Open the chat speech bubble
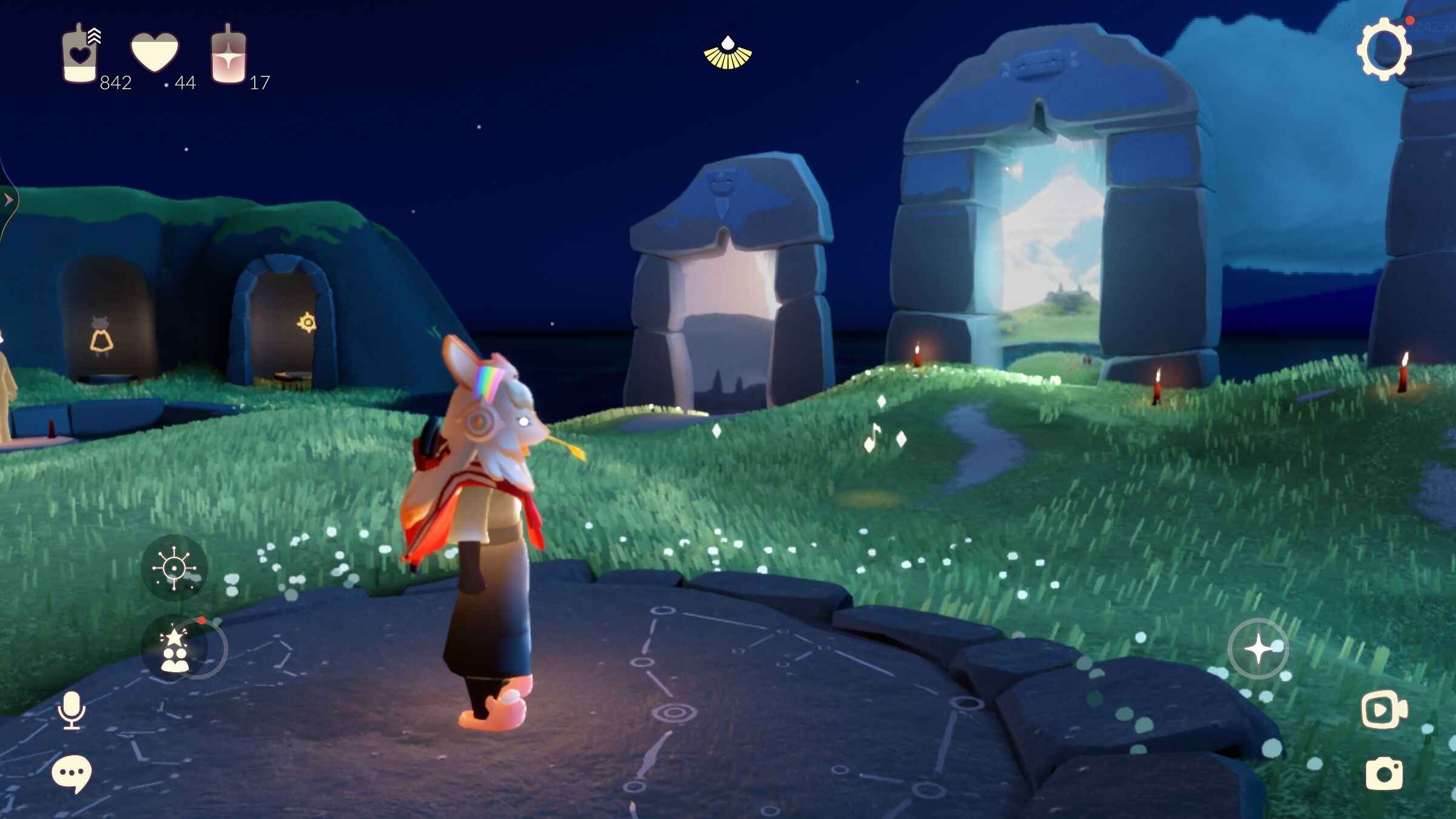Screen dimensions: 1456x819 72,774
